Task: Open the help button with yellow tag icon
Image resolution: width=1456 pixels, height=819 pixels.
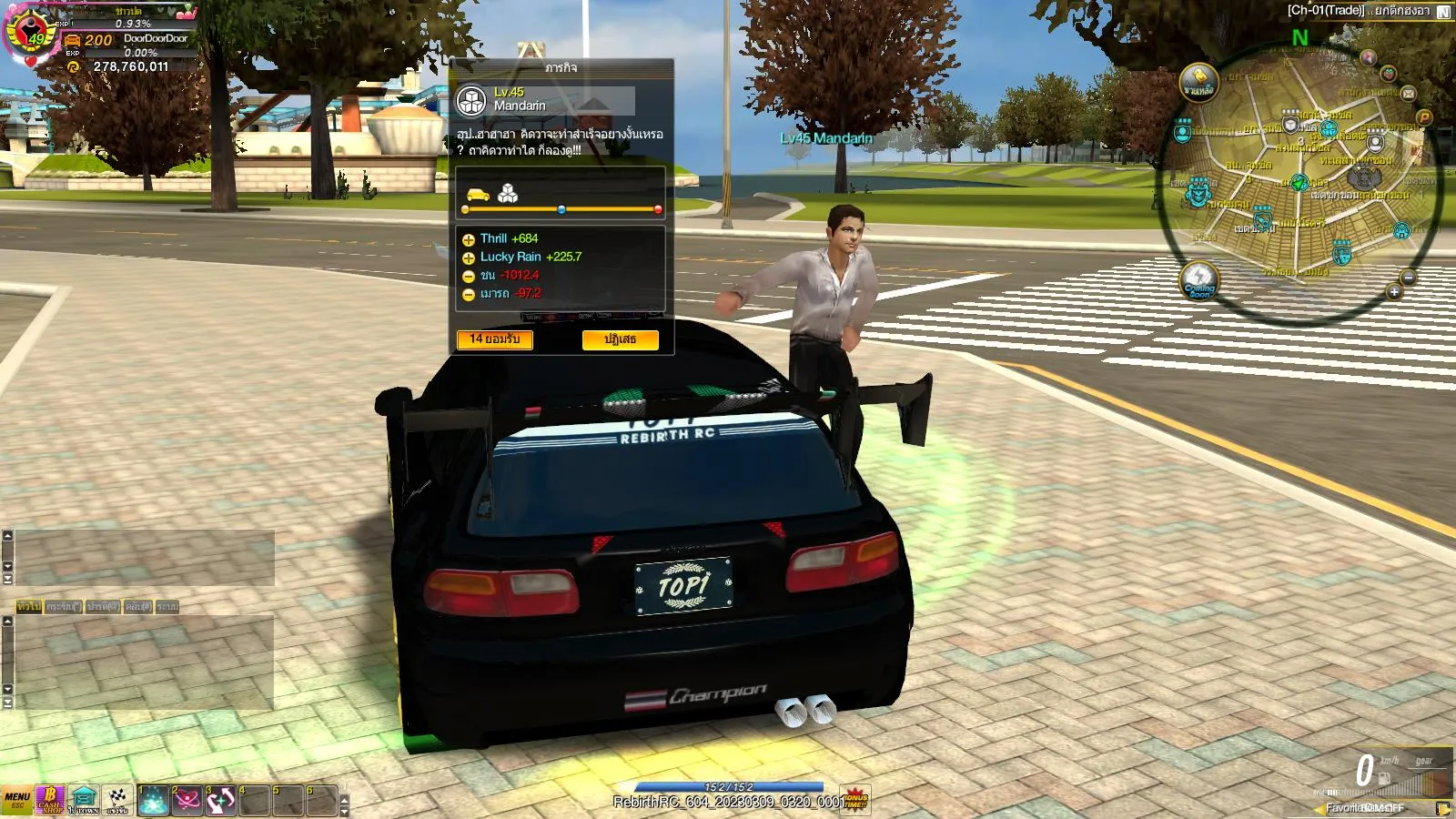Action: pos(1198,82)
